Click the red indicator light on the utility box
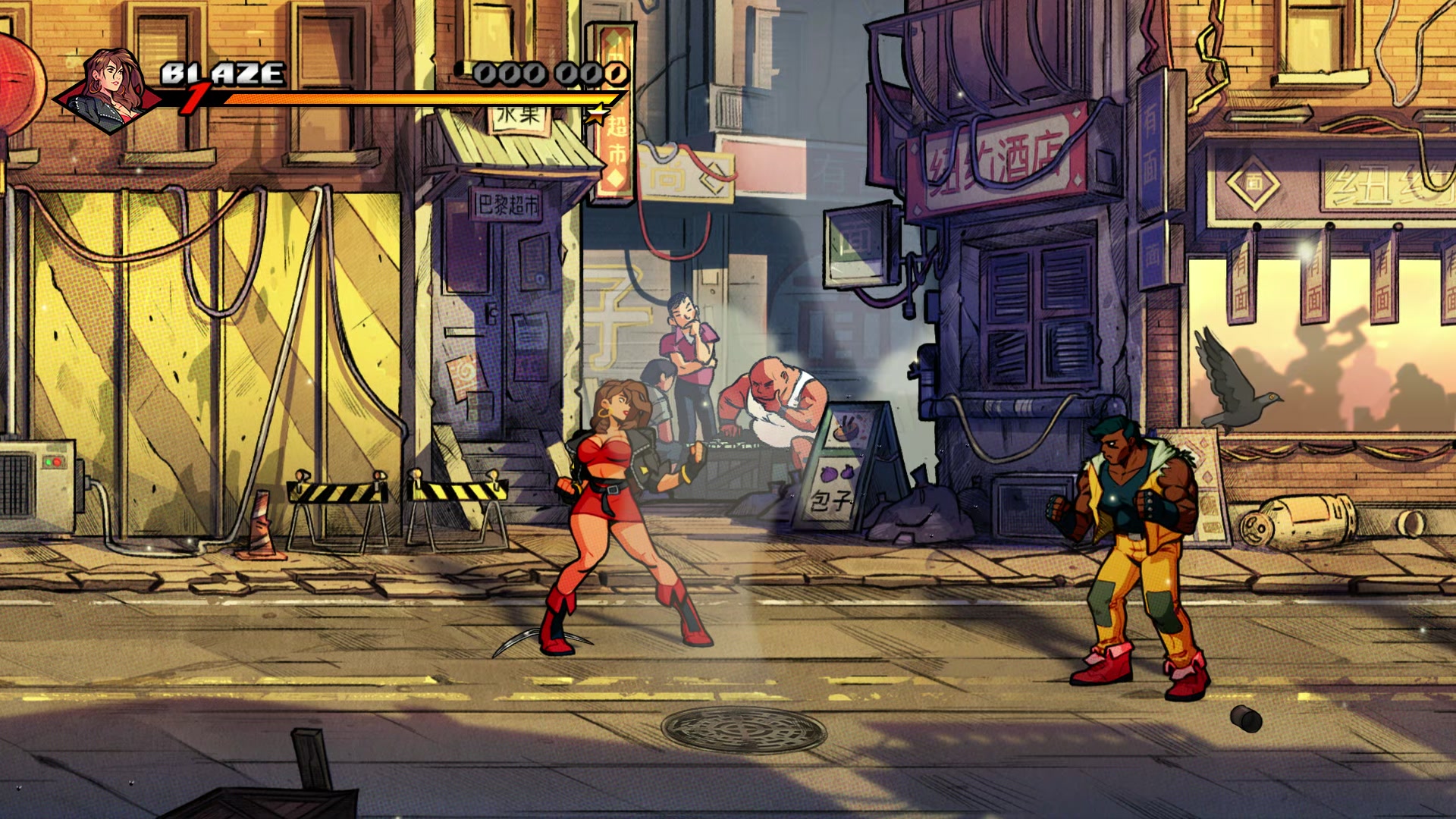The width and height of the screenshot is (1456, 819). [57, 461]
